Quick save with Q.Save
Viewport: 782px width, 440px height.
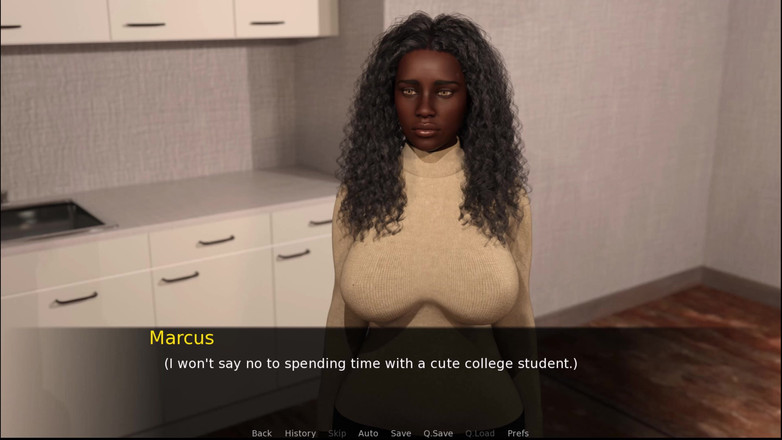[438, 433]
